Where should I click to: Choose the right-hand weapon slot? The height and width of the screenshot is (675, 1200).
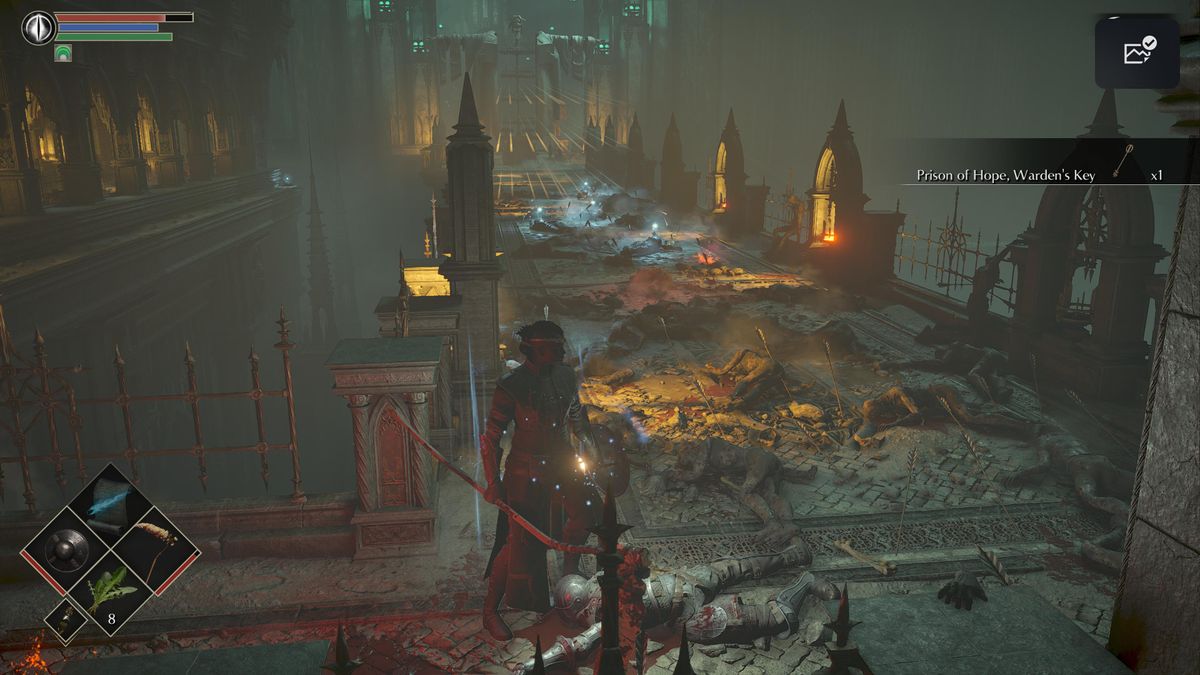click(x=153, y=549)
